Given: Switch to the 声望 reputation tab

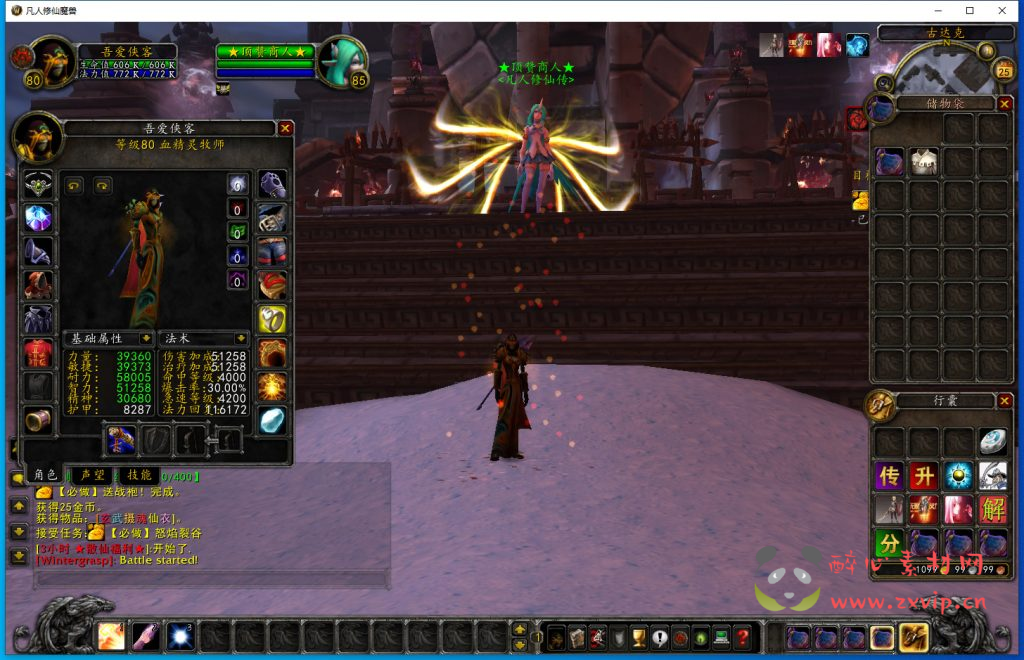Looking at the screenshot, I should point(93,475).
